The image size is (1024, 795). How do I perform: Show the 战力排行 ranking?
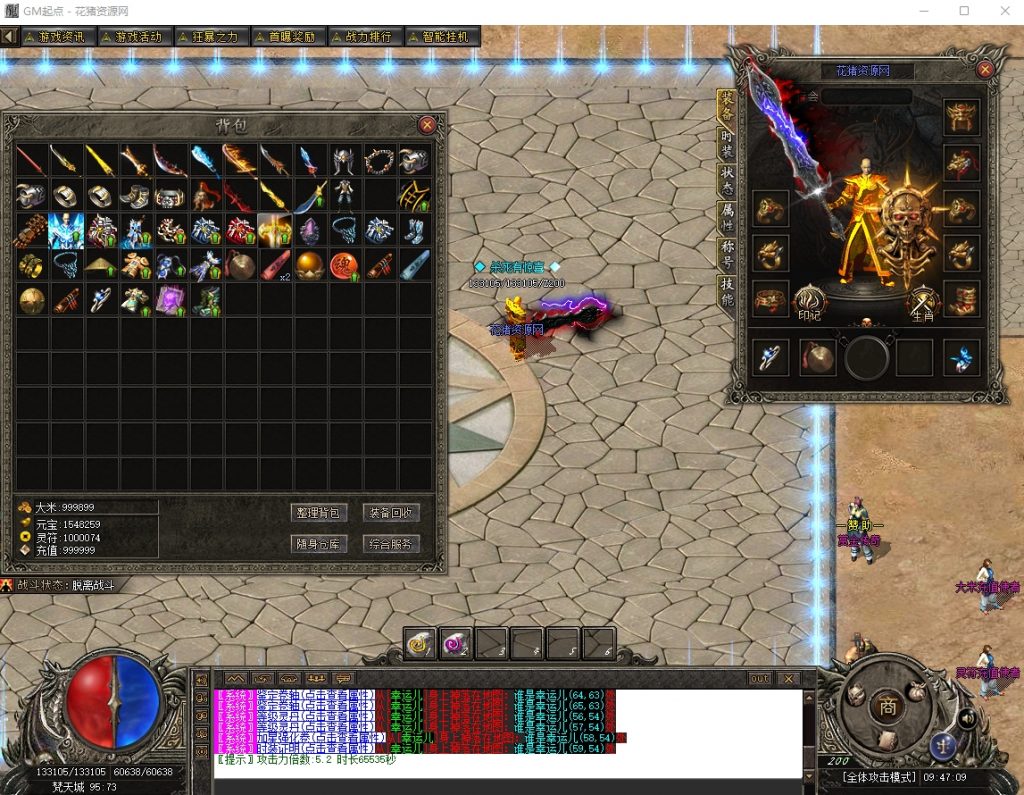[365, 36]
